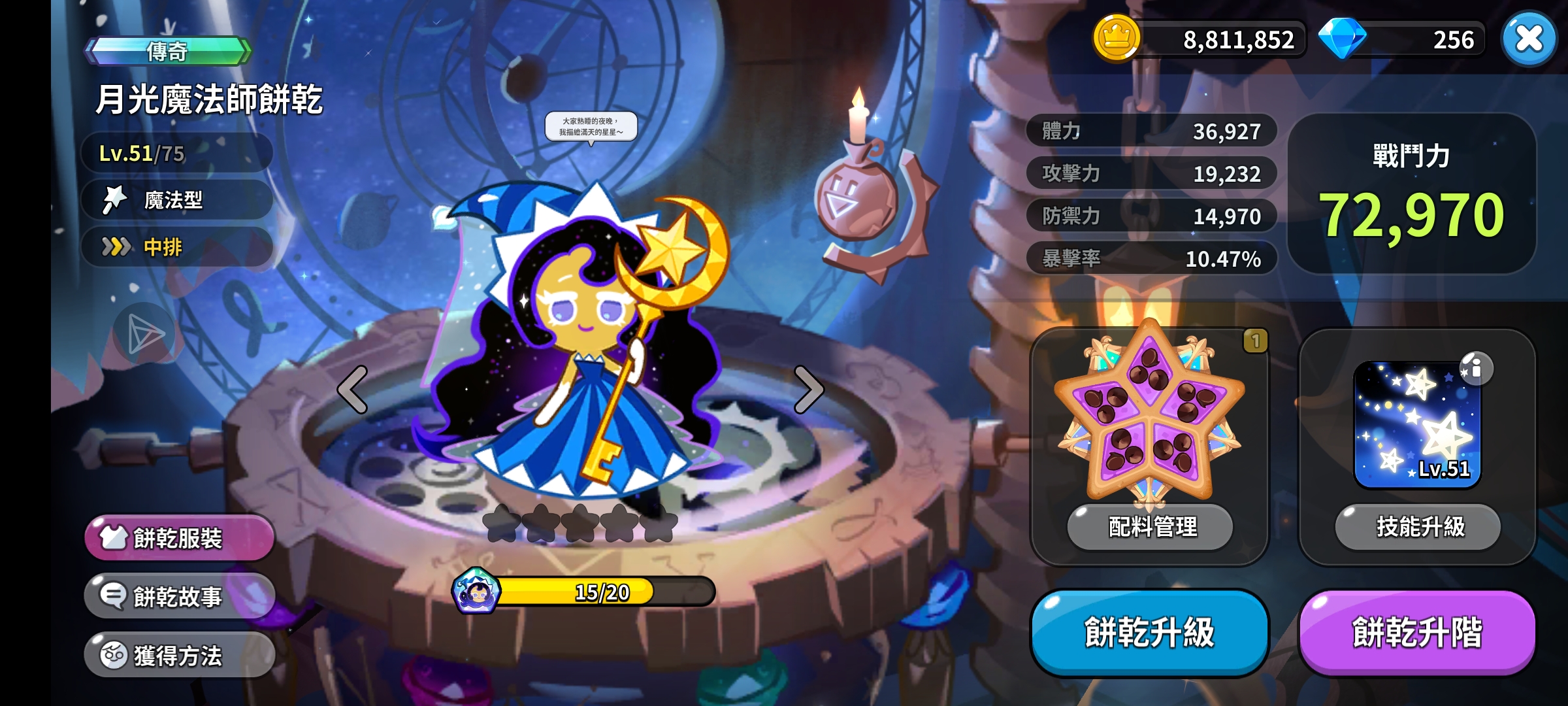The image size is (1568, 706).
Task: Tap the starry skill icon
Action: coord(1416,425)
